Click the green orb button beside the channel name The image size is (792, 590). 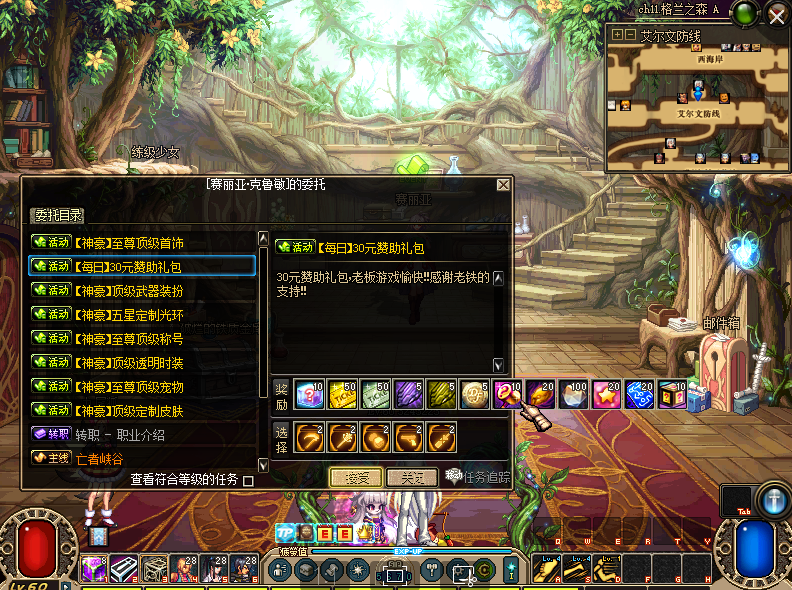[744, 14]
